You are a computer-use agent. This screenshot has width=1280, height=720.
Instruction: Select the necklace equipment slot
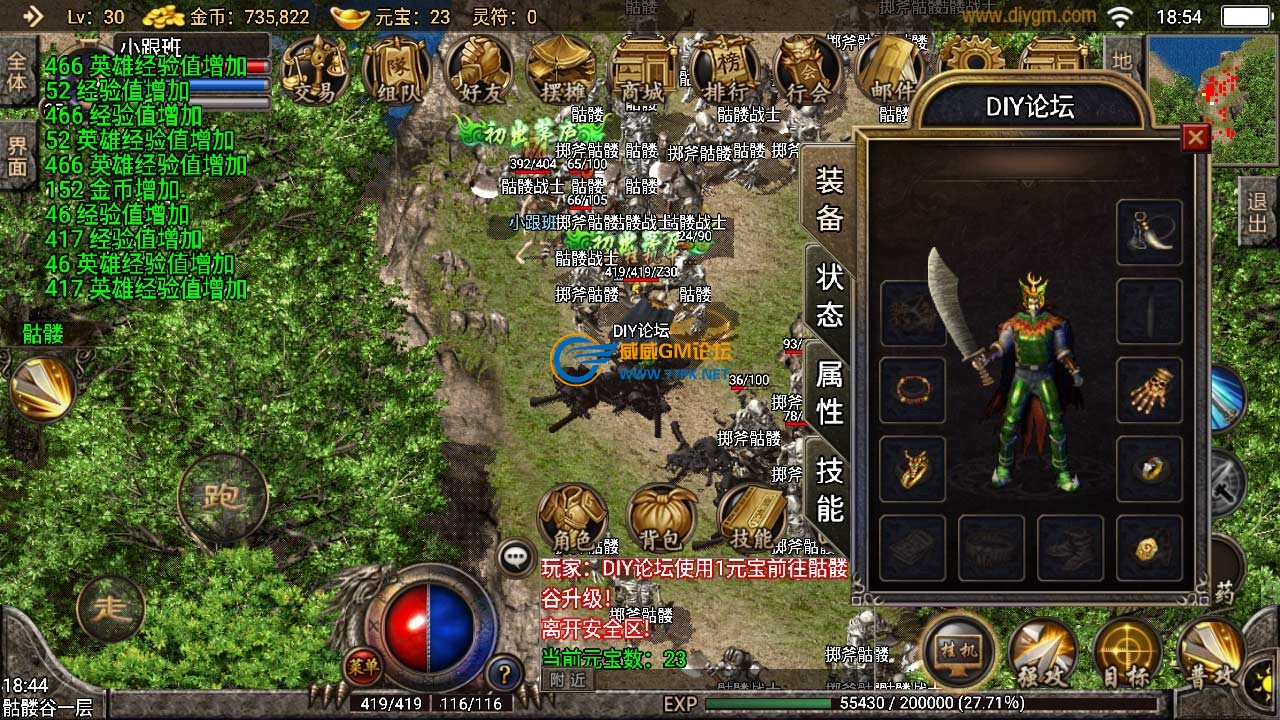[x=1149, y=232]
